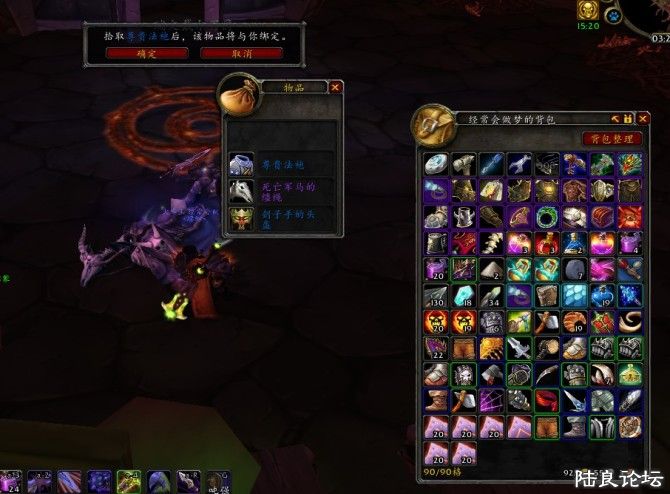Select the jack-o'-lantern stack showing 20
This screenshot has width=670, height=494.
point(436,322)
